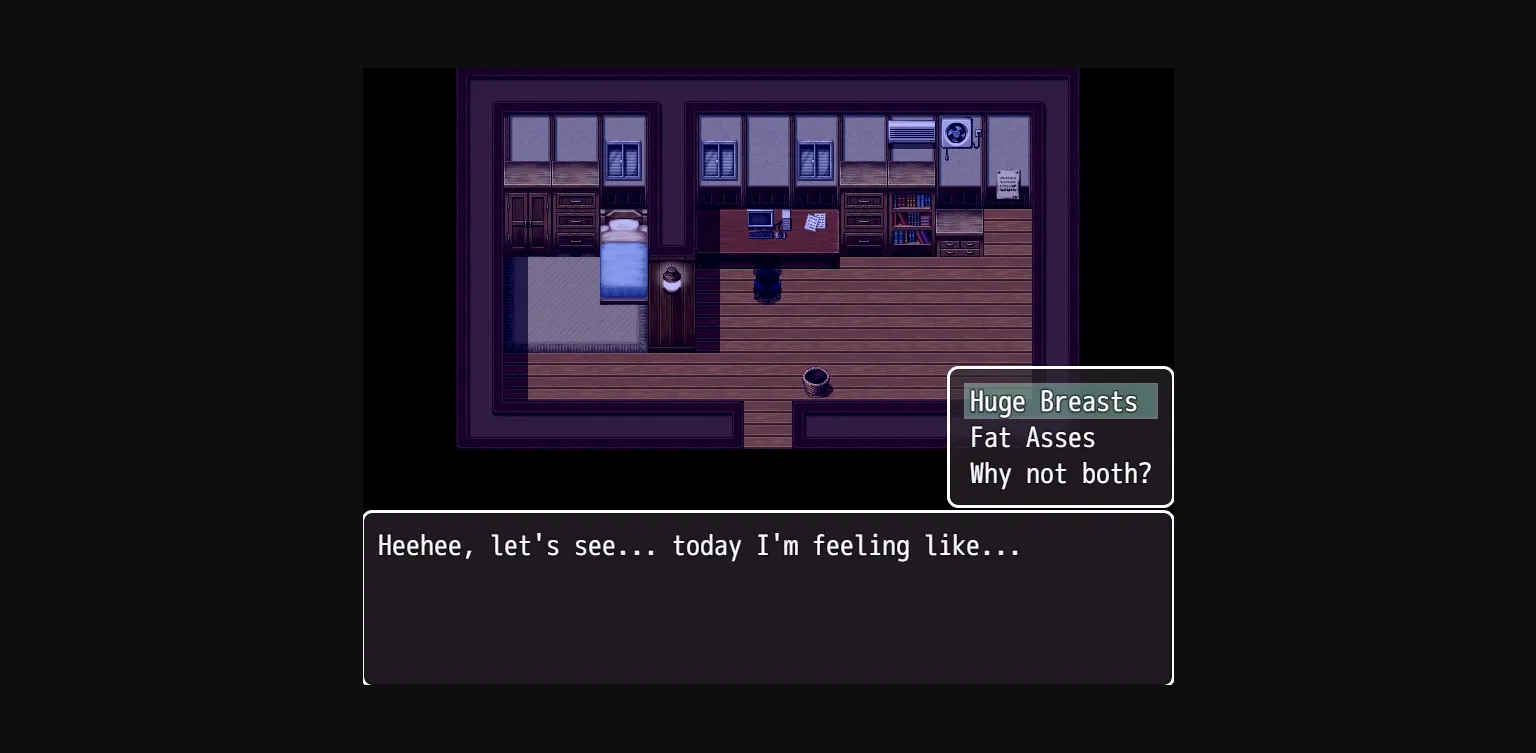Click the glowing lantern beside the bed

pyautogui.click(x=670, y=278)
